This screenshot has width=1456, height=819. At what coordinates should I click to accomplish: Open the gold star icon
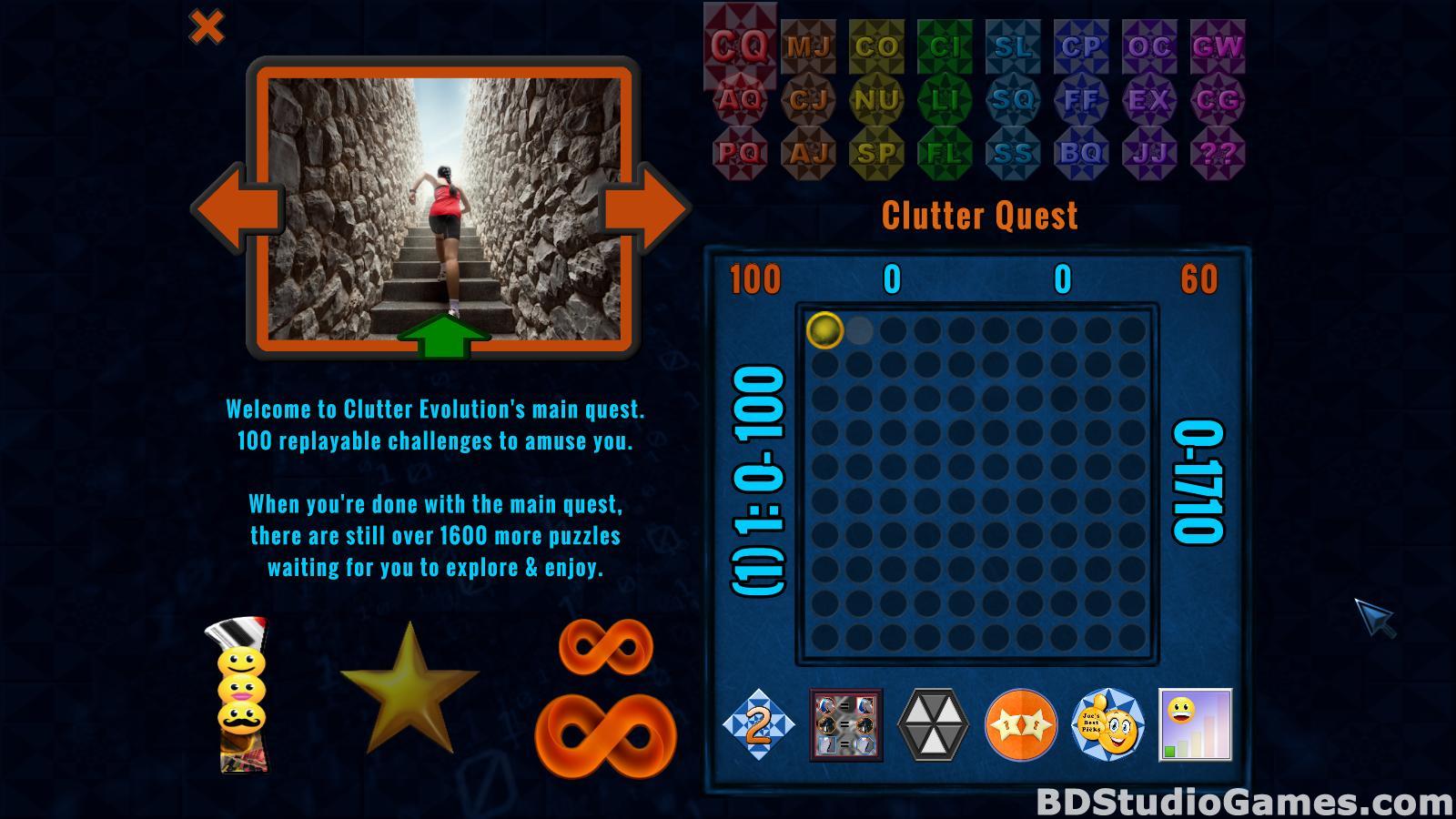409,687
